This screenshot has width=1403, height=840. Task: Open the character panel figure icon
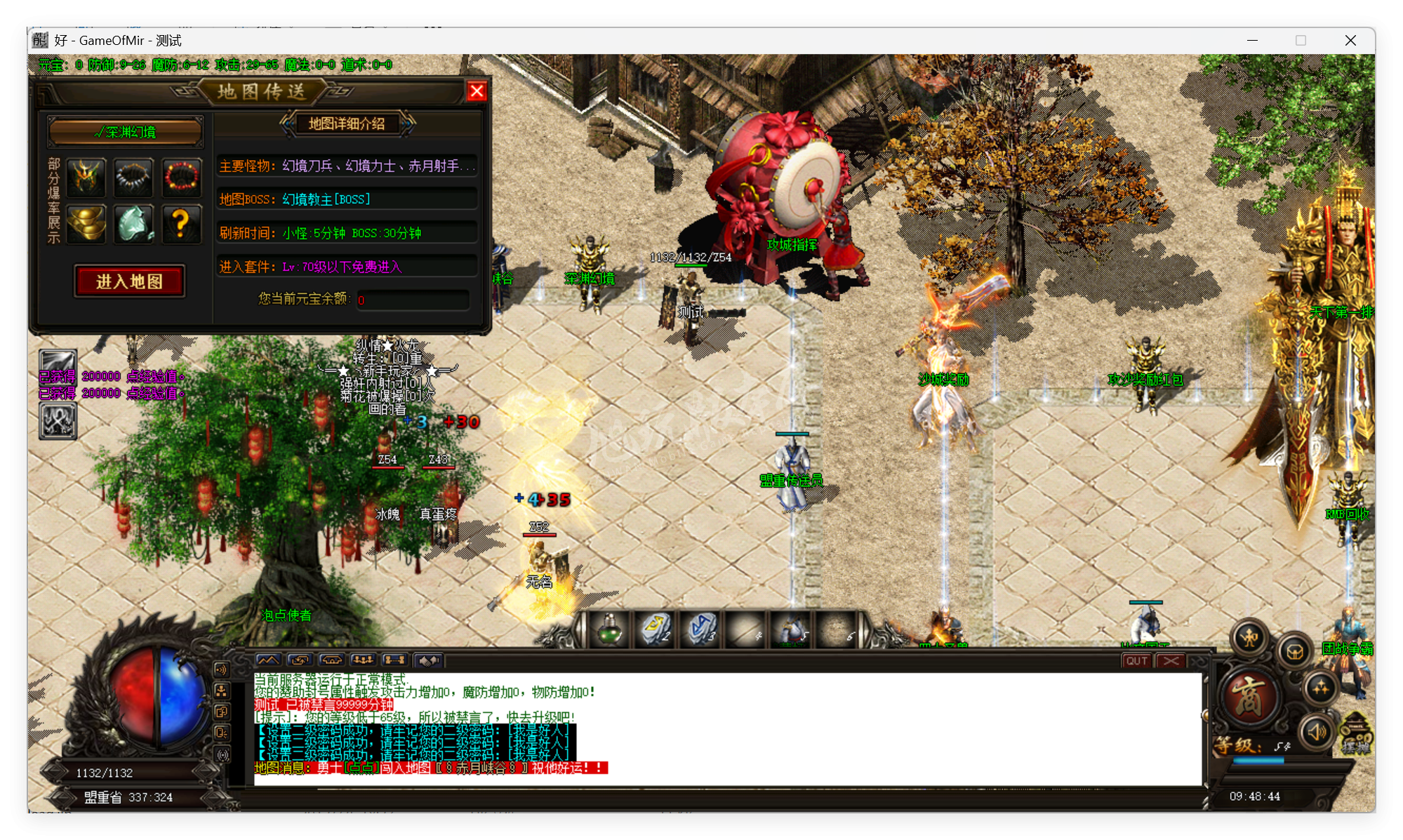tap(1249, 638)
